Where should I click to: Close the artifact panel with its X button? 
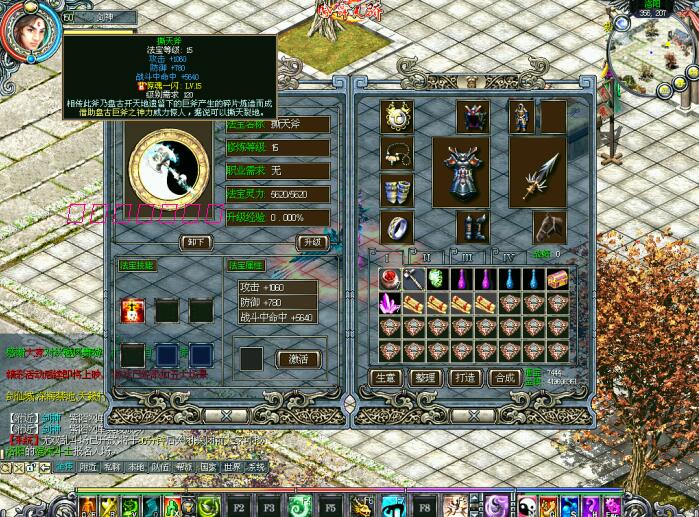[x=227, y=414]
